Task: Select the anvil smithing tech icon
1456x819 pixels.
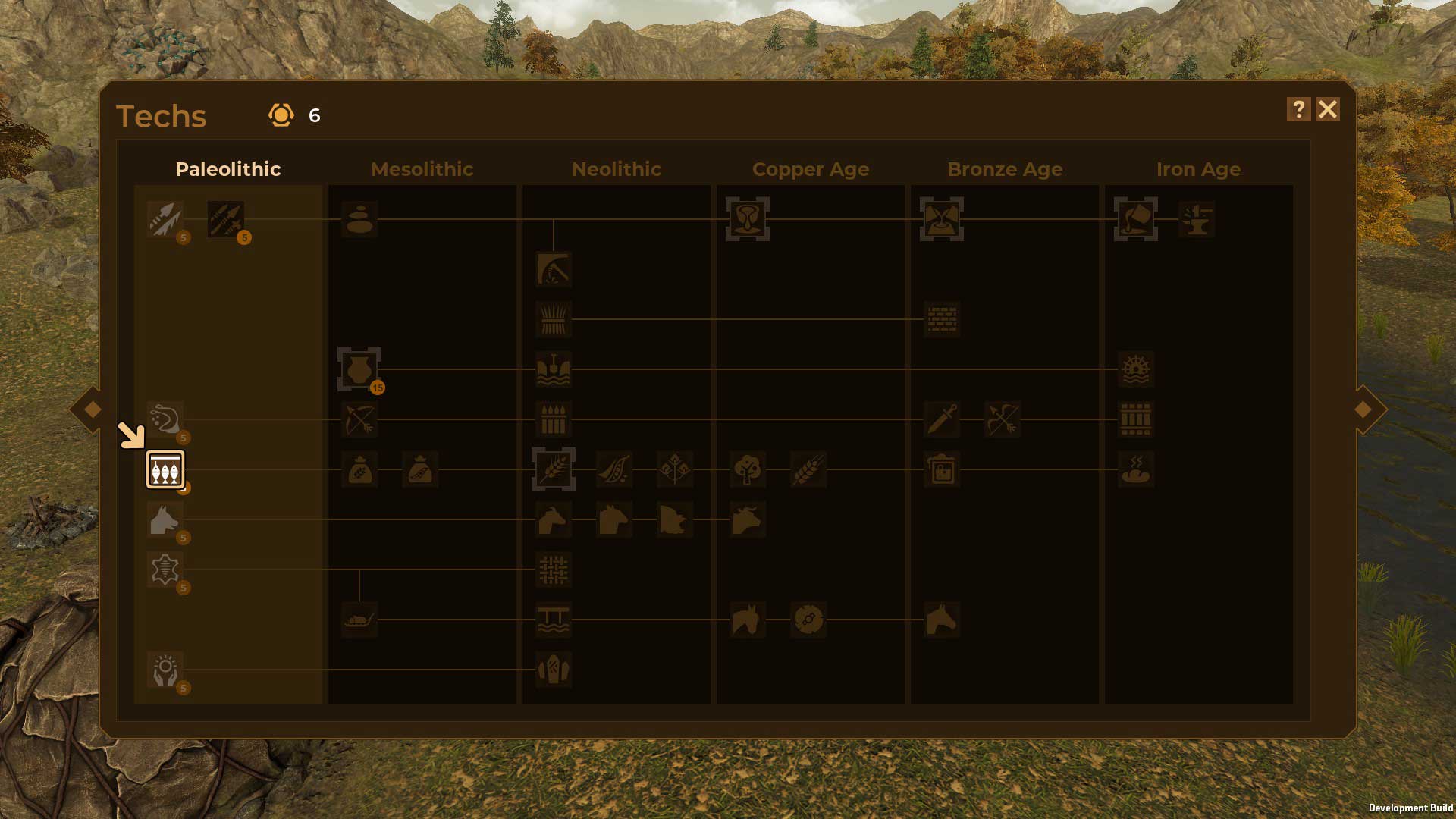Action: click(1196, 220)
